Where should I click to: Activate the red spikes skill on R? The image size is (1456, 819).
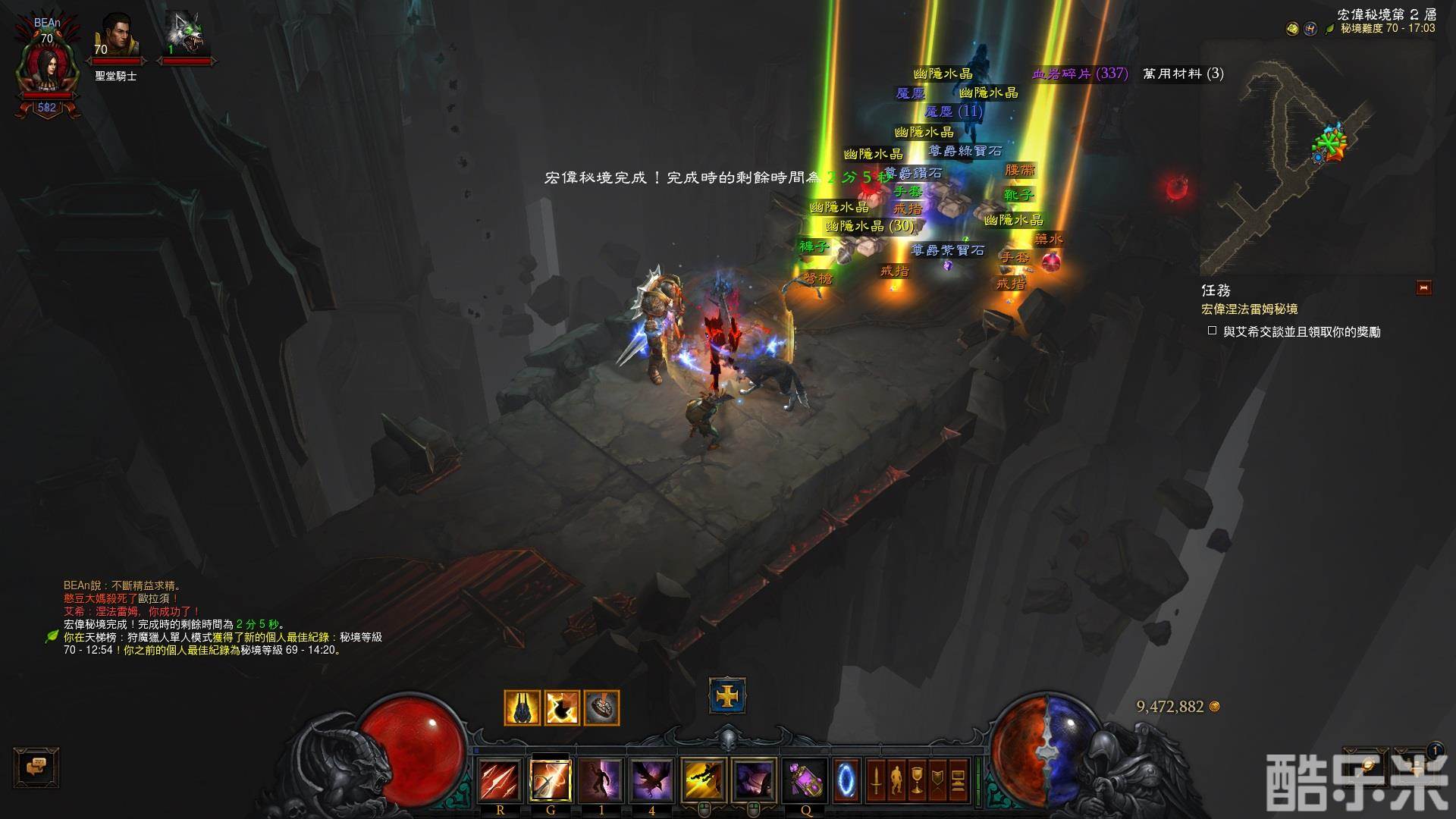pyautogui.click(x=500, y=780)
